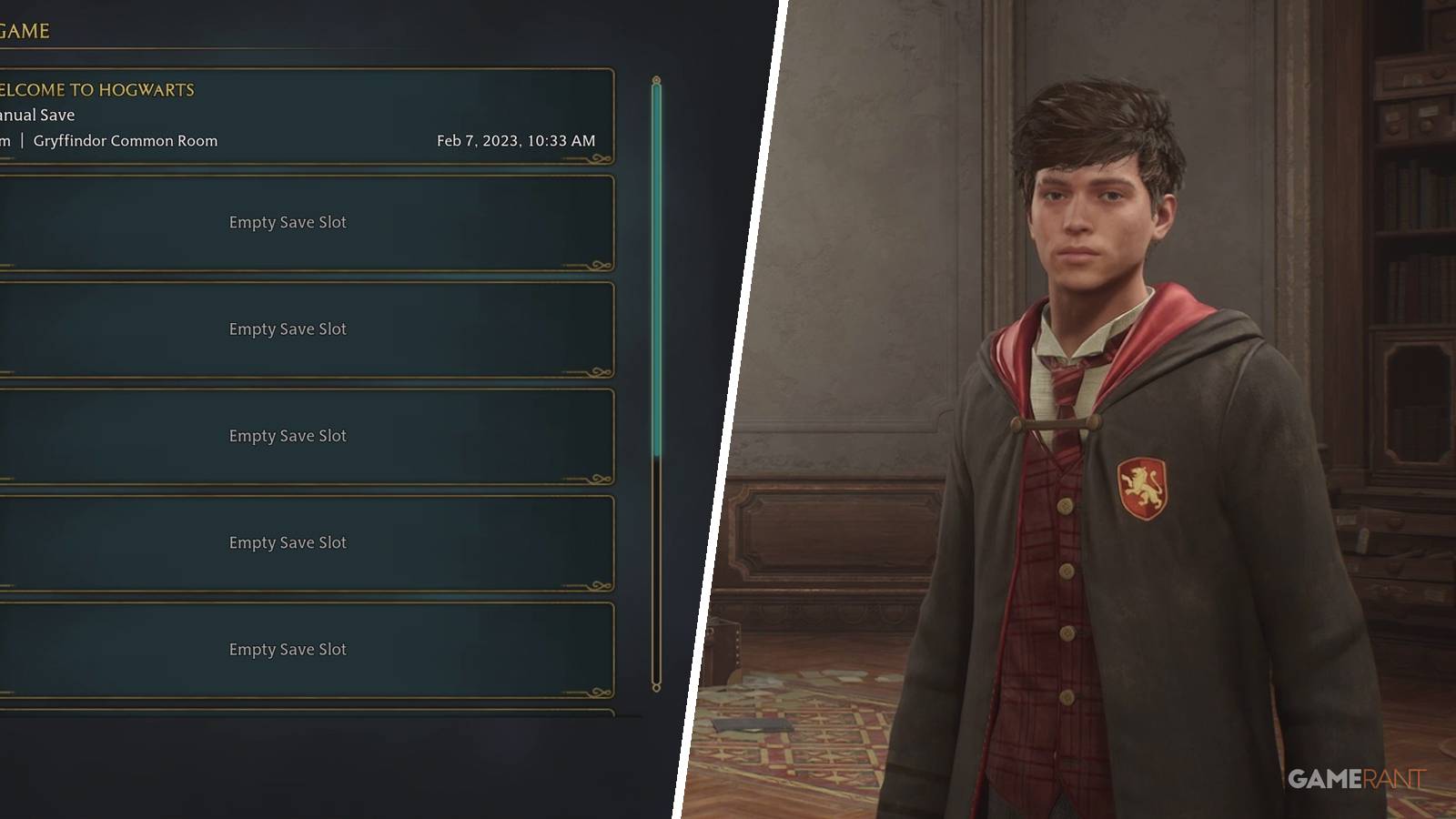The width and height of the screenshot is (1456, 819).
Task: Select the bottom Empty Save Slot
Action: (x=288, y=649)
